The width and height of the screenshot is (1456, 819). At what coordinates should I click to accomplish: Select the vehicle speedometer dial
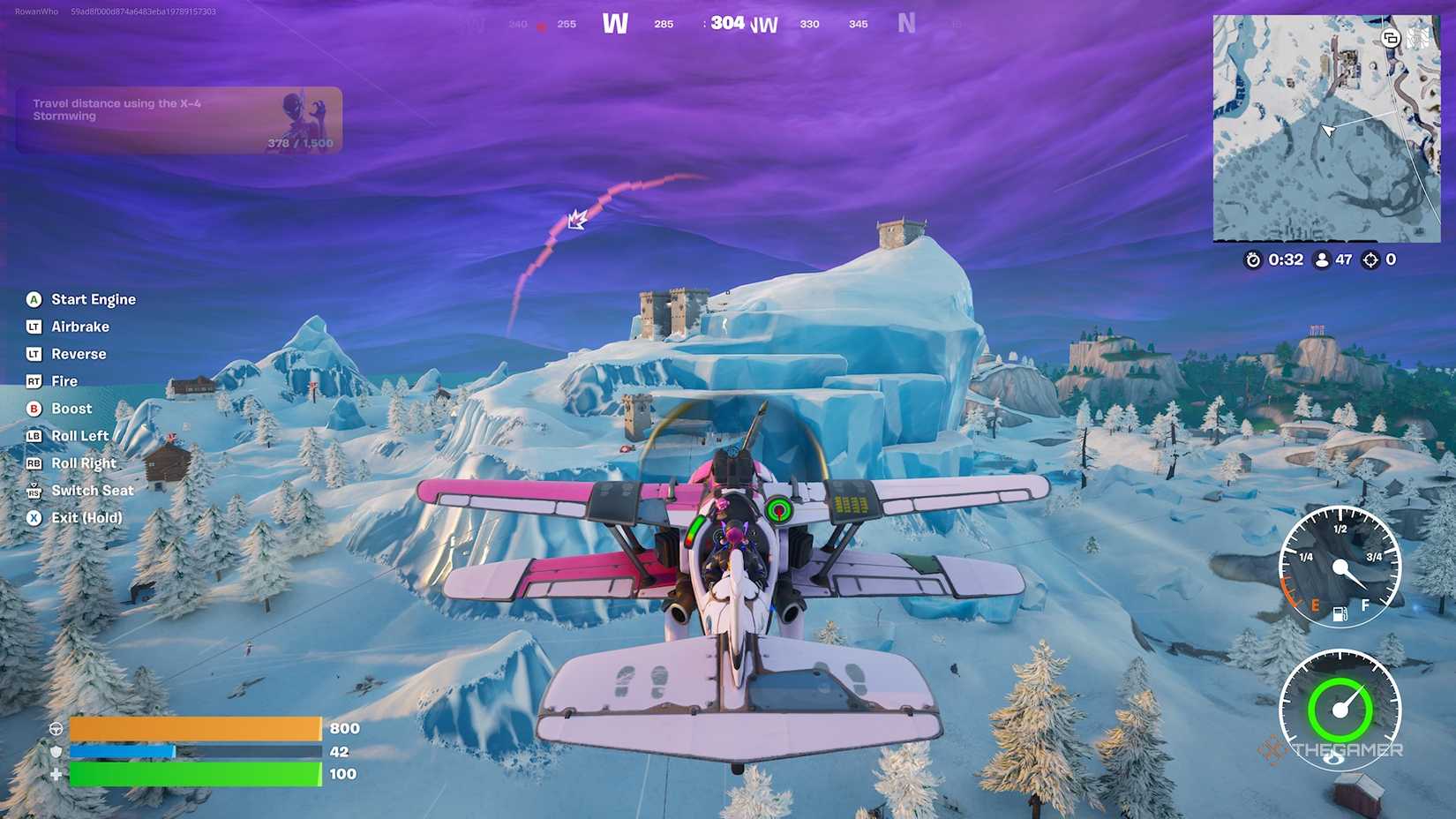[x=1342, y=710]
